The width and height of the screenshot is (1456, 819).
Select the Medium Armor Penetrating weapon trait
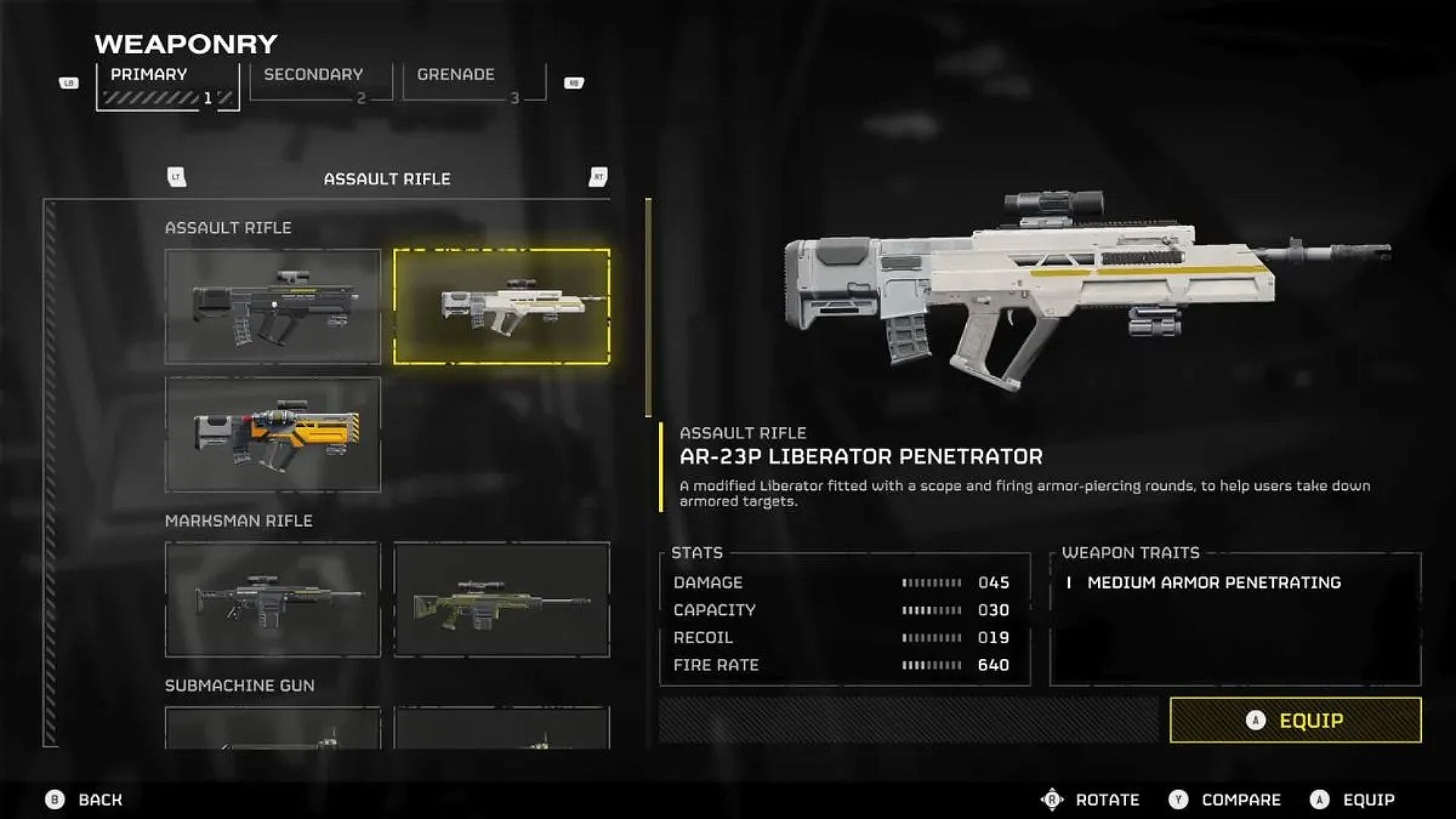[x=1213, y=582]
